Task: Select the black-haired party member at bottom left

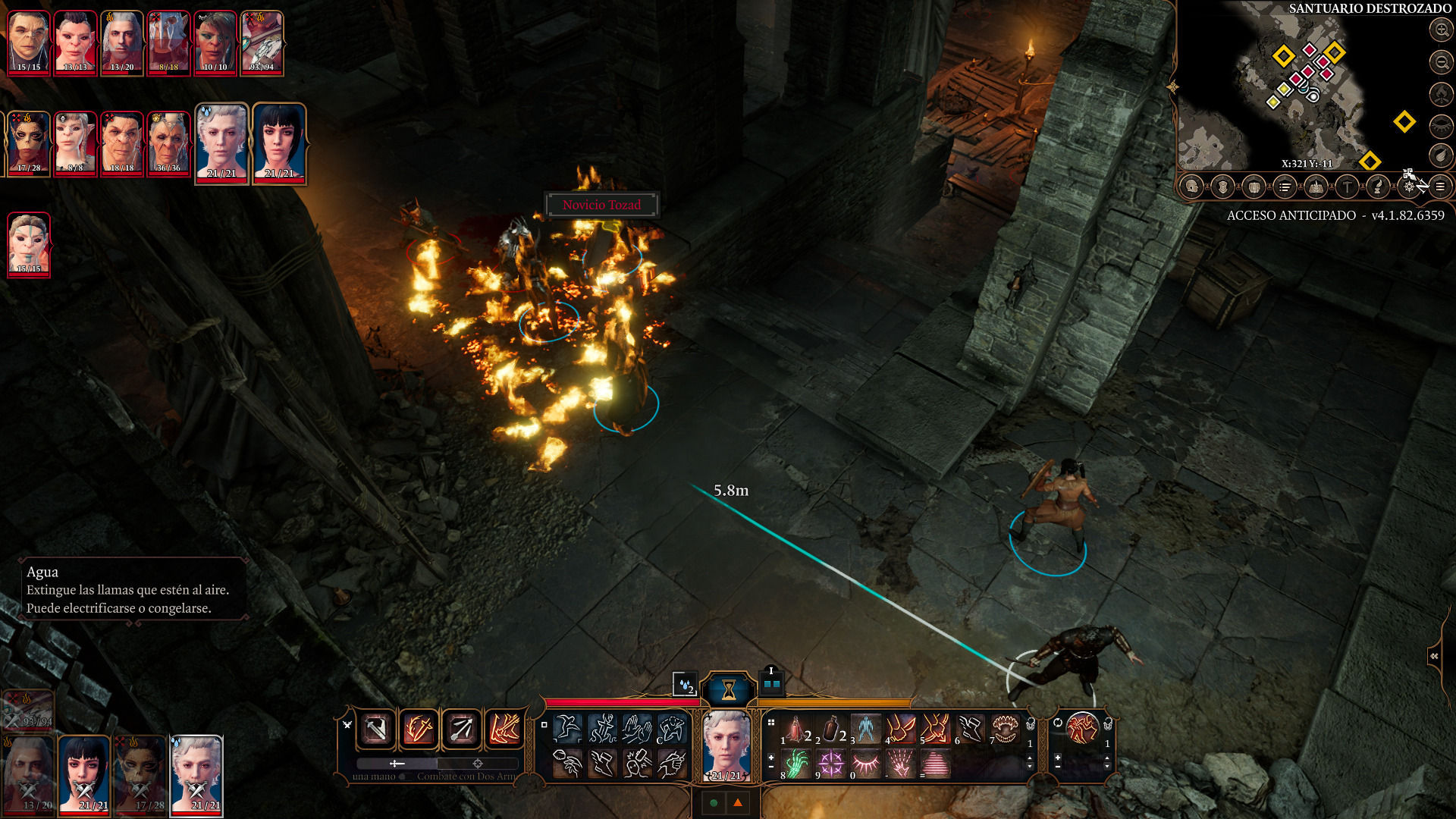Action: click(84, 773)
